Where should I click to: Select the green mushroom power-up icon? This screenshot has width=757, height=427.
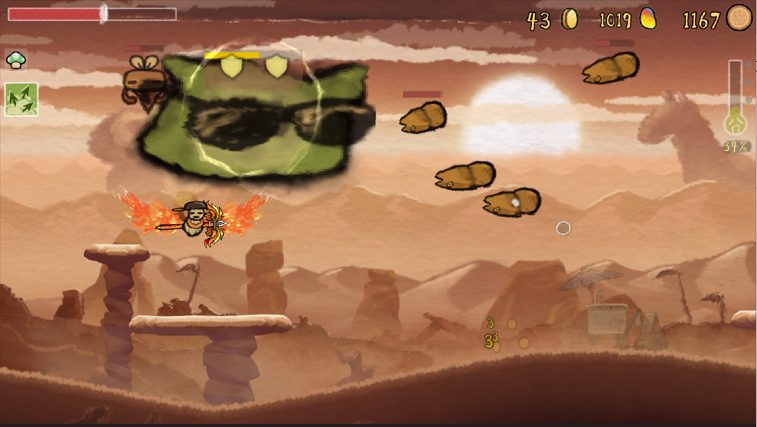16,60
